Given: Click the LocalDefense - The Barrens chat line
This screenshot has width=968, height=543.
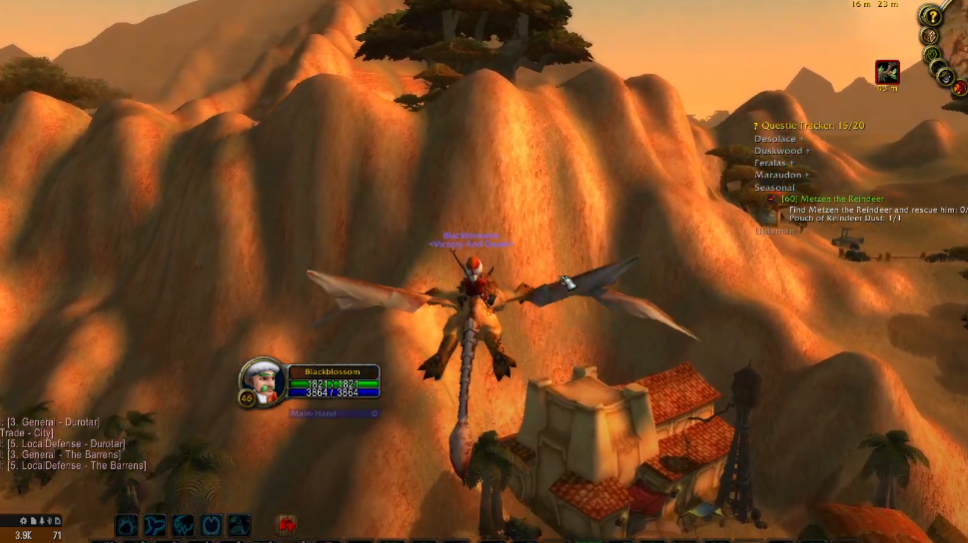Looking at the screenshot, I should 75,466.
